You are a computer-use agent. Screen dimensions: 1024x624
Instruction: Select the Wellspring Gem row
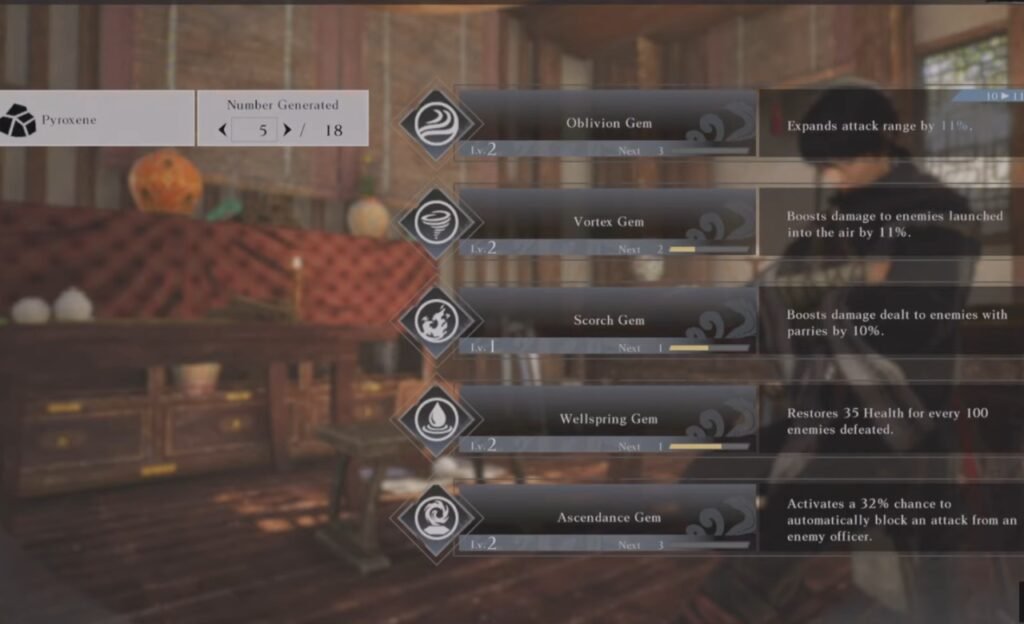[607, 419]
